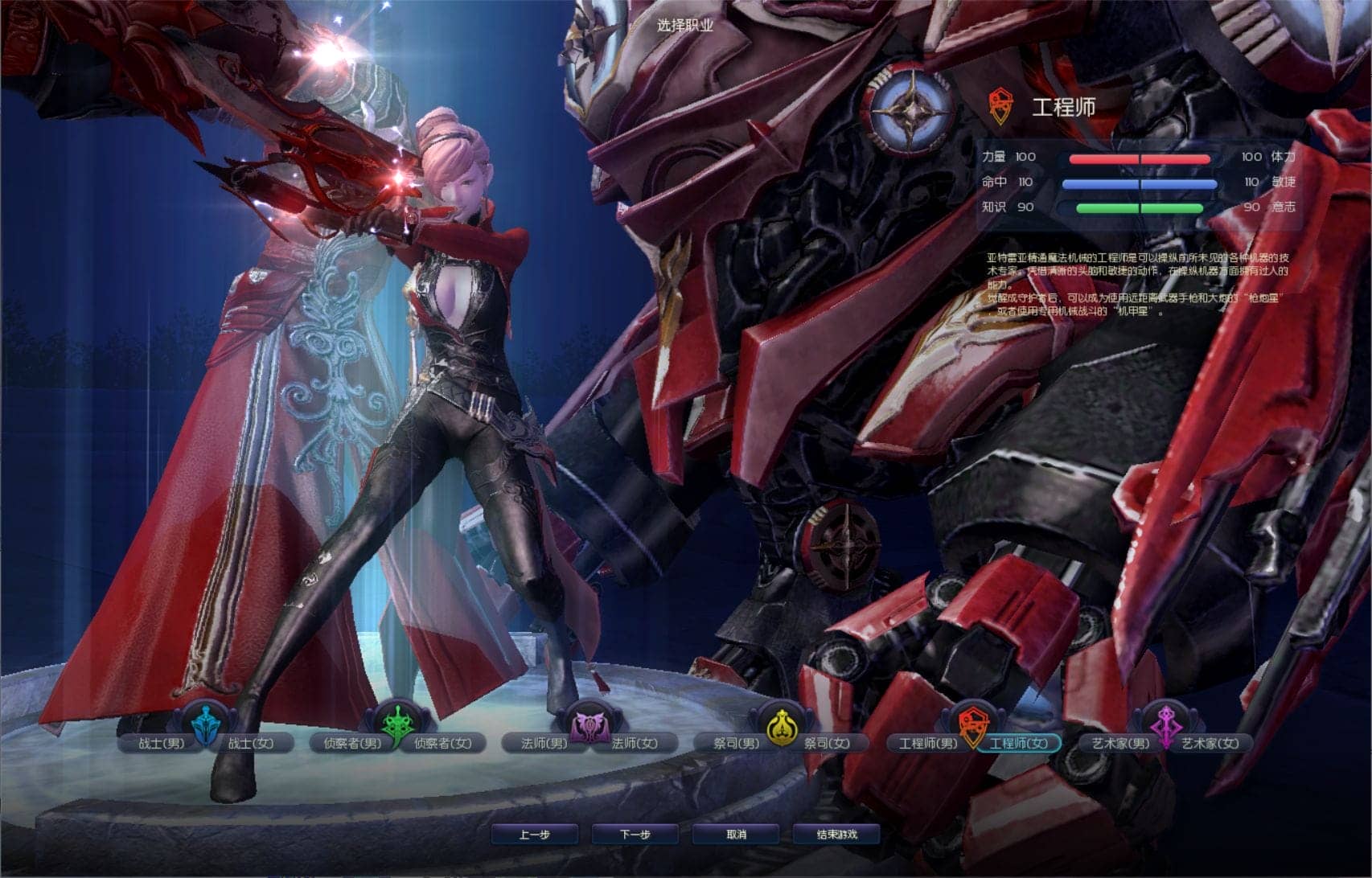This screenshot has height=878, width=1372.
Task: Switch to the female Mage class 法师(女)
Action: [635, 744]
